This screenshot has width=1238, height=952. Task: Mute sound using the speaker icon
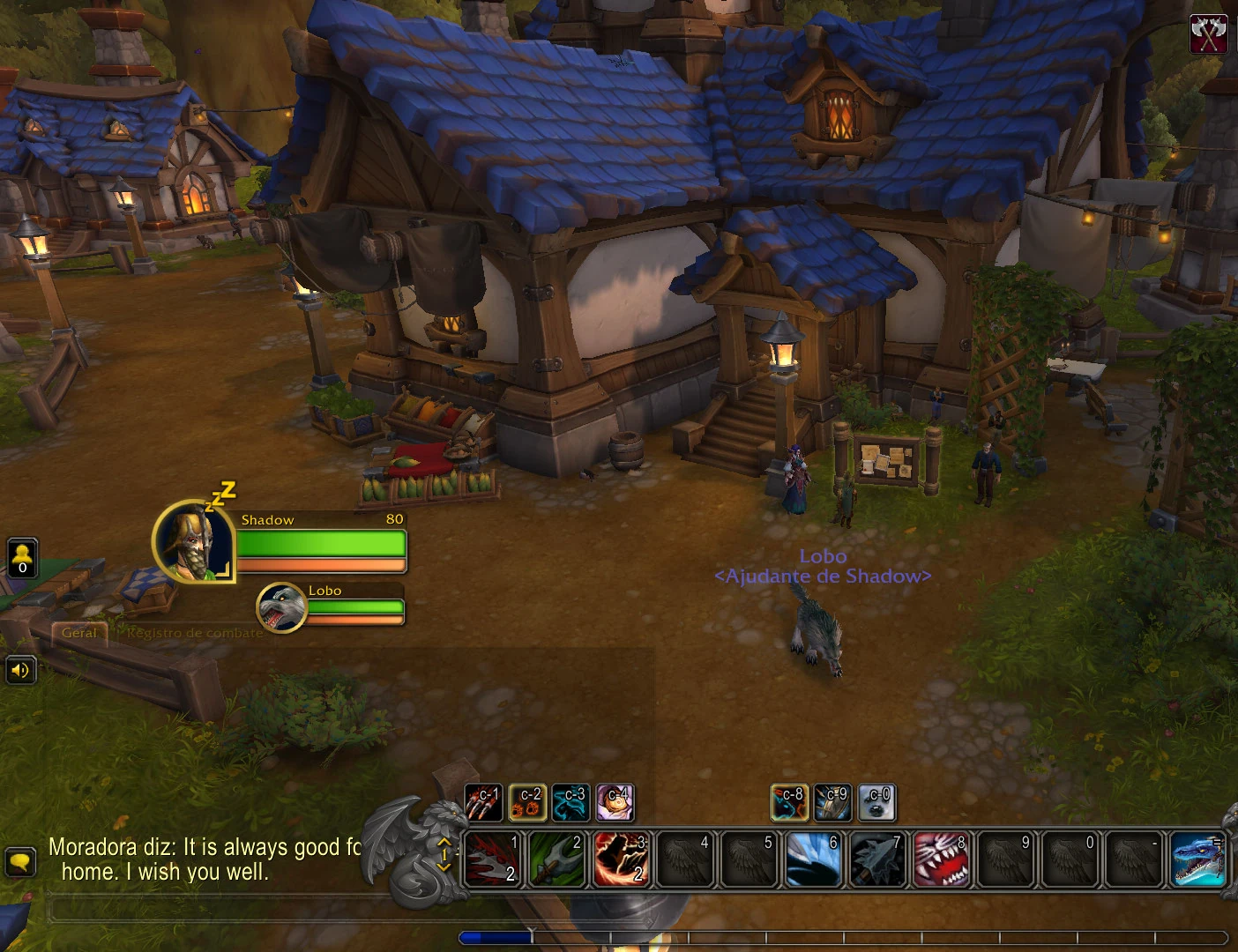[21, 670]
